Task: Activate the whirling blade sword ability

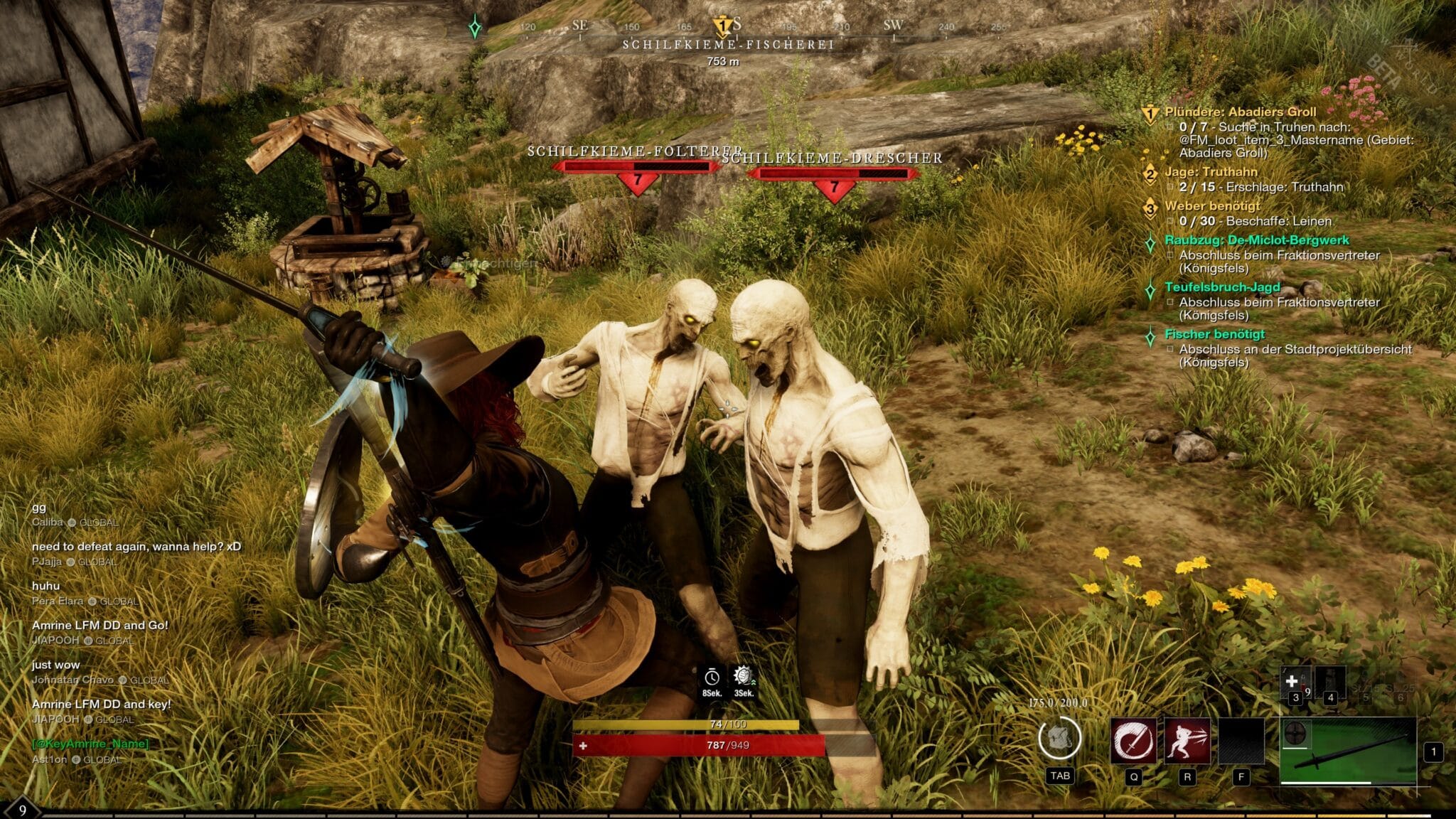Action: pyautogui.click(x=1133, y=740)
